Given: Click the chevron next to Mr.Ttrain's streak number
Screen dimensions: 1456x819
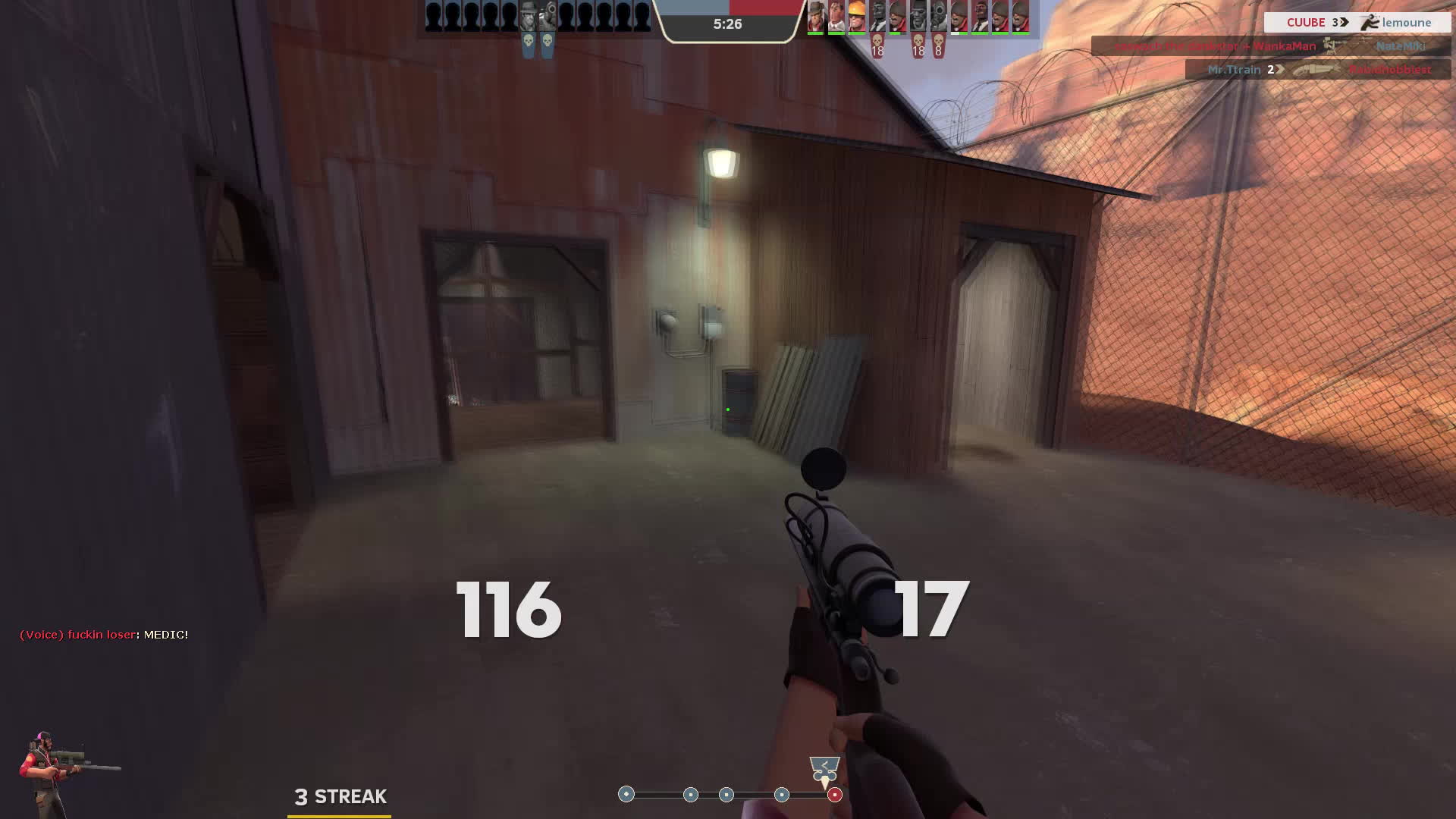Looking at the screenshot, I should coord(1279,70).
